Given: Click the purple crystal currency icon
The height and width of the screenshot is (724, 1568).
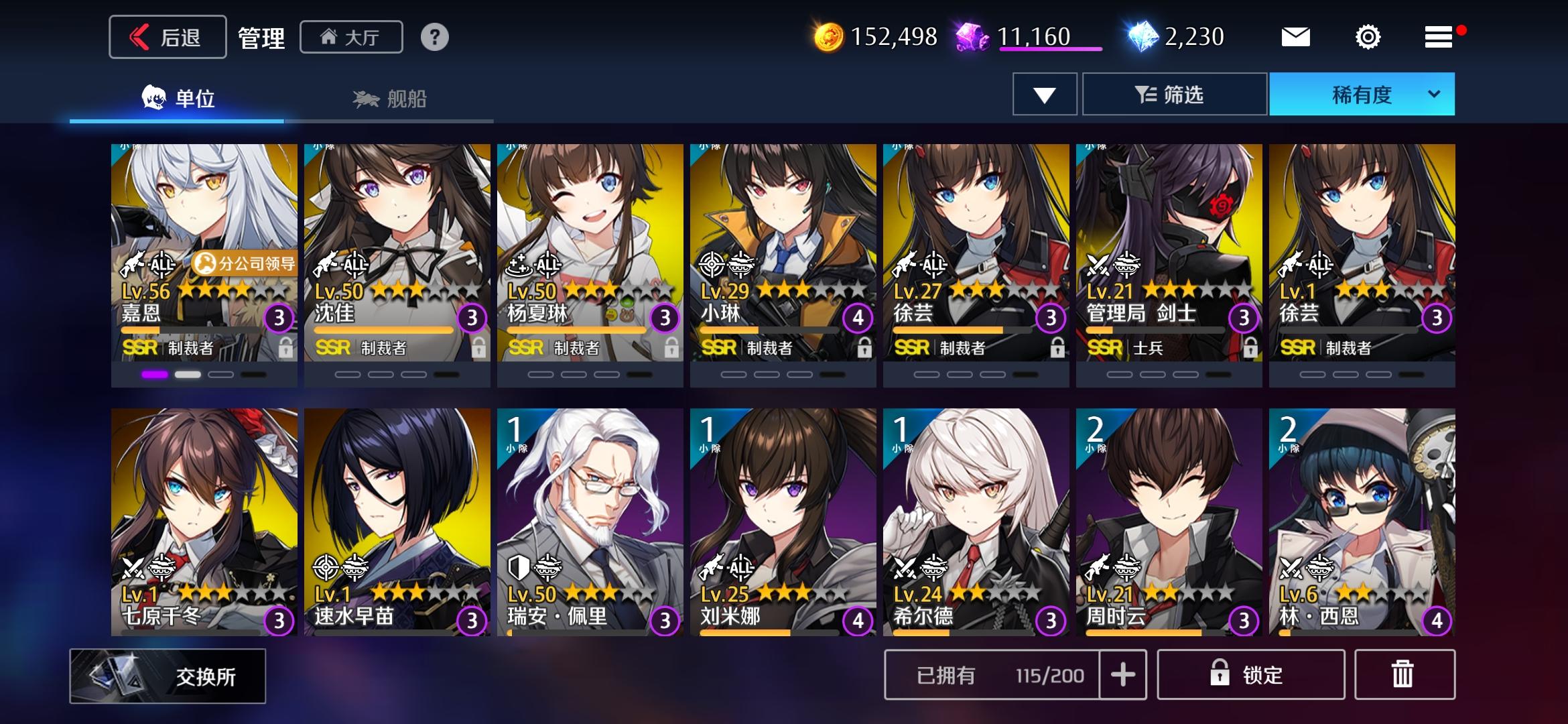Looking at the screenshot, I should coord(971,37).
